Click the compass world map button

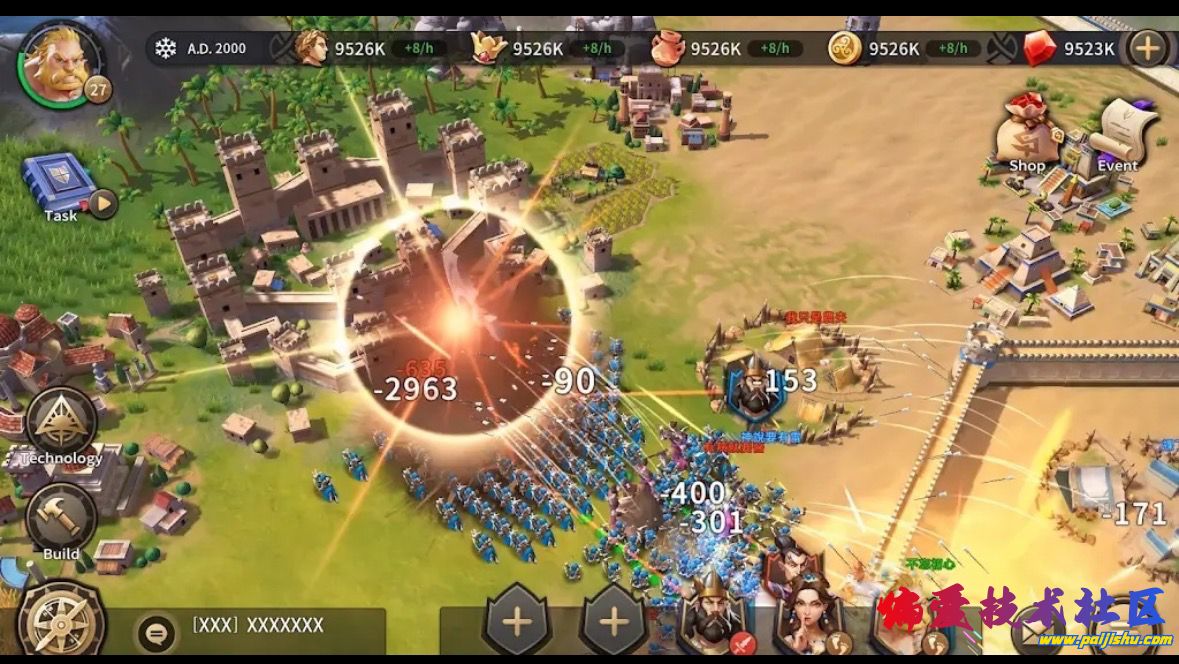(60, 621)
